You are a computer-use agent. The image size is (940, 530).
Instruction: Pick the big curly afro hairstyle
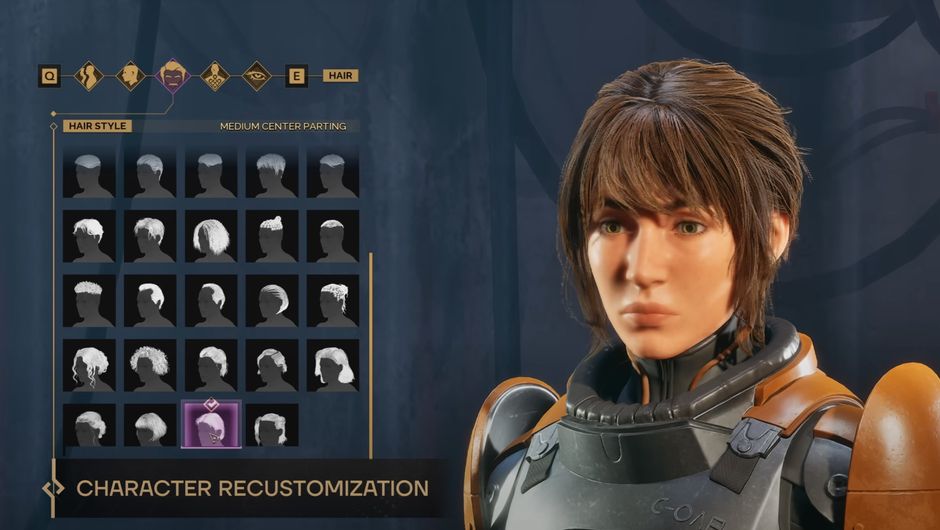(x=150, y=365)
